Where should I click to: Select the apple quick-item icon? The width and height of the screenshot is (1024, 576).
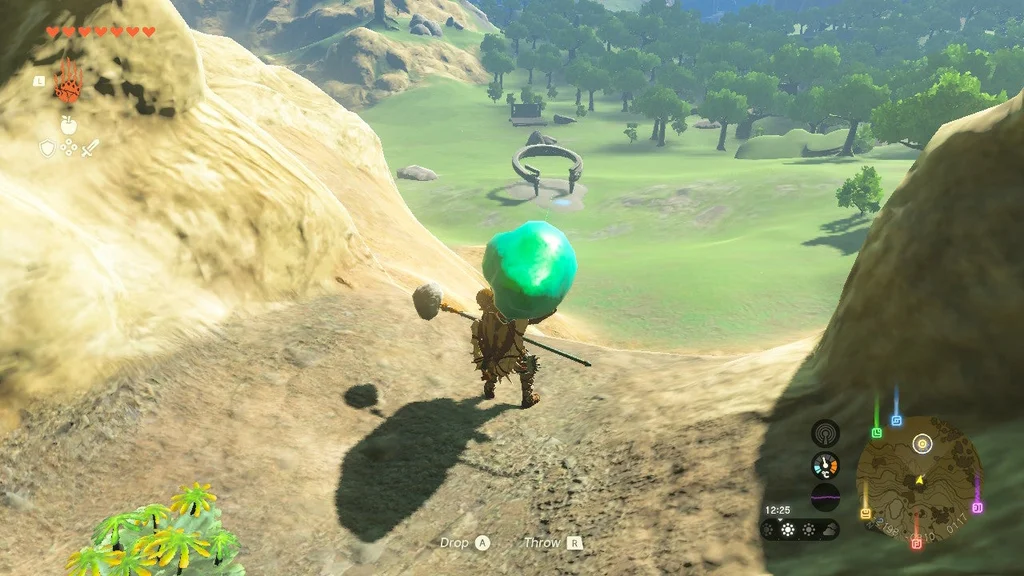(x=68, y=124)
